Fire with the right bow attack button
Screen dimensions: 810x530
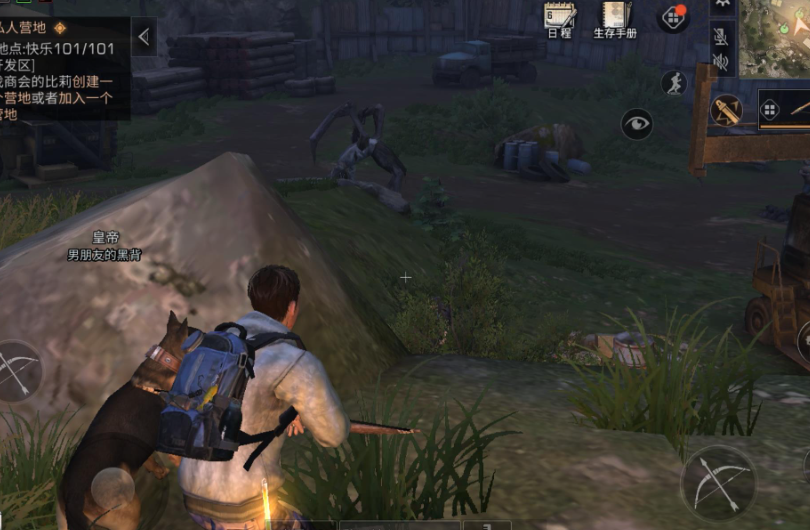(718, 482)
